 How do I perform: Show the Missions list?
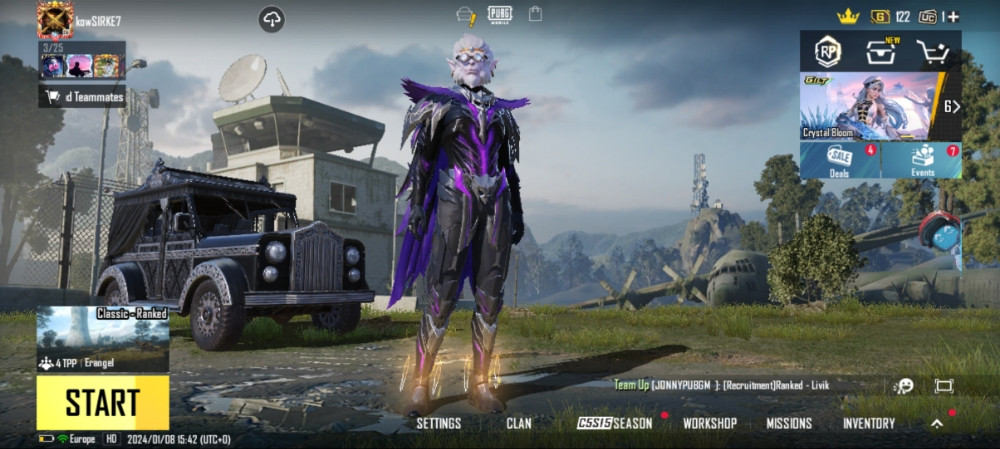tap(789, 423)
